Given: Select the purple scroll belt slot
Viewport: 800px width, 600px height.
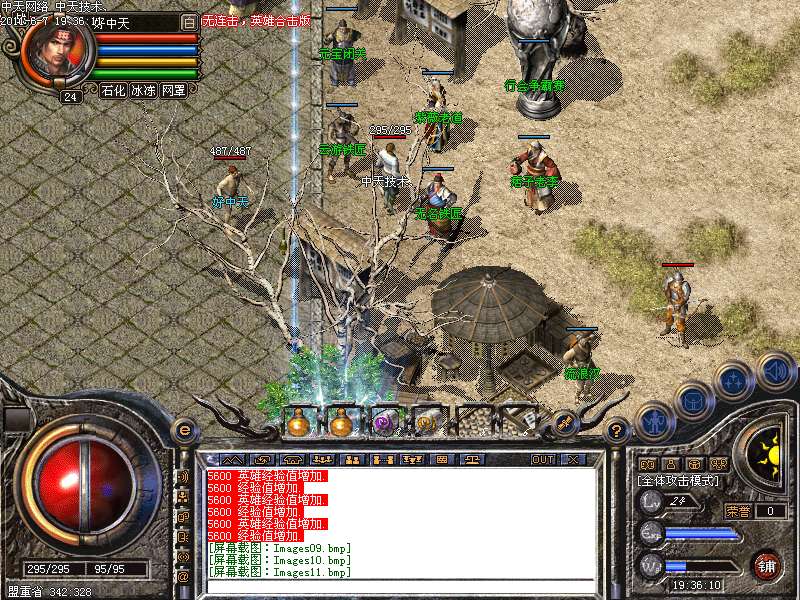Looking at the screenshot, I should point(384,423).
